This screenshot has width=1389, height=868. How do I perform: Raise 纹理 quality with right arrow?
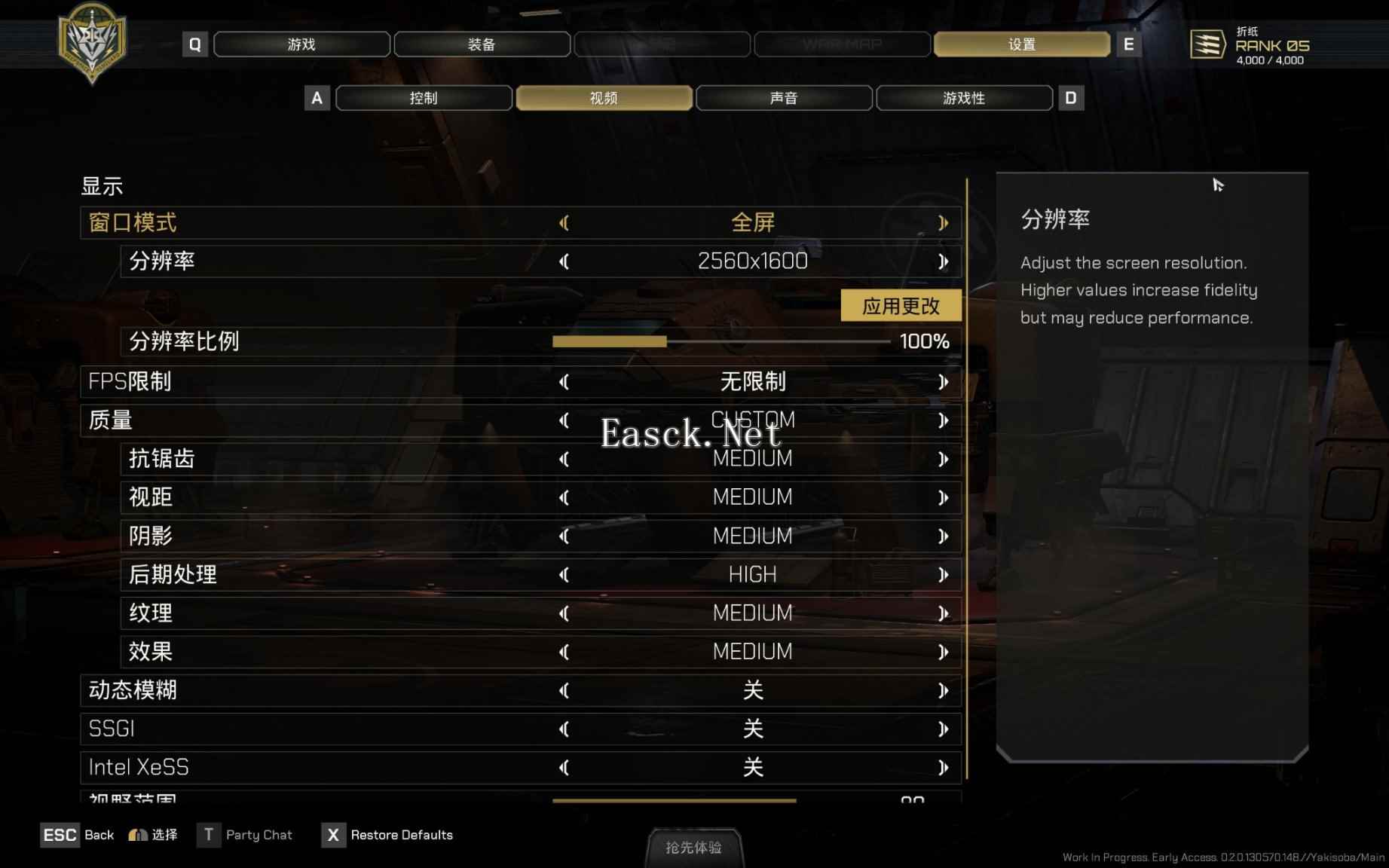point(943,613)
